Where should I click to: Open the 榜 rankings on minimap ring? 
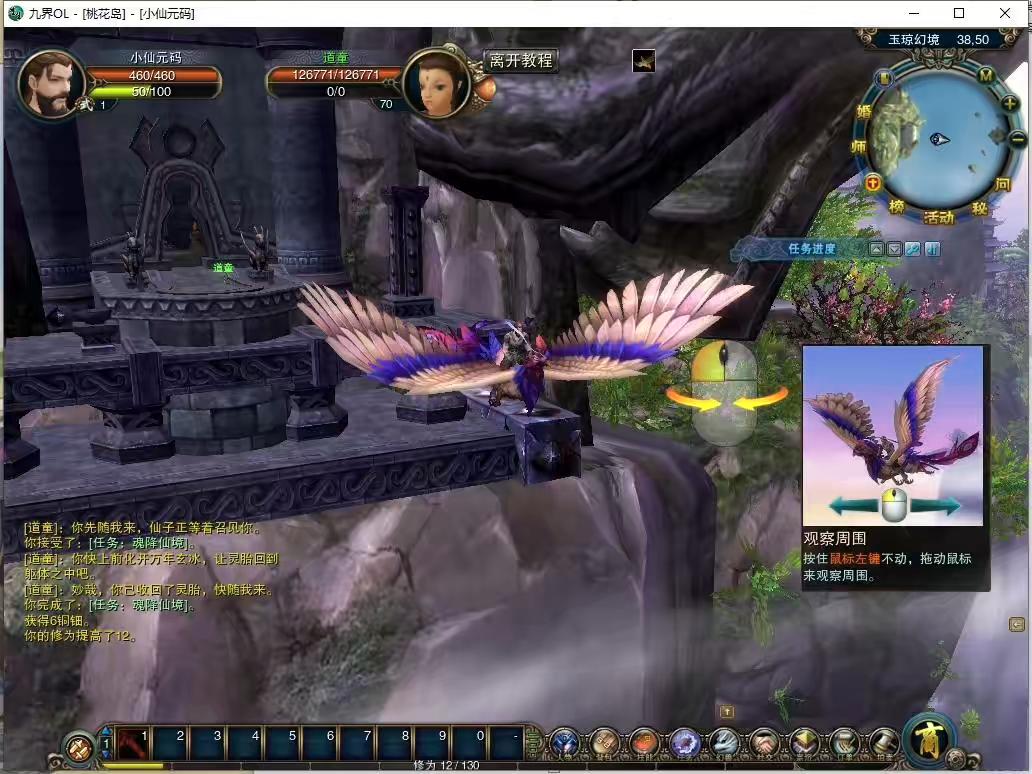(897, 206)
